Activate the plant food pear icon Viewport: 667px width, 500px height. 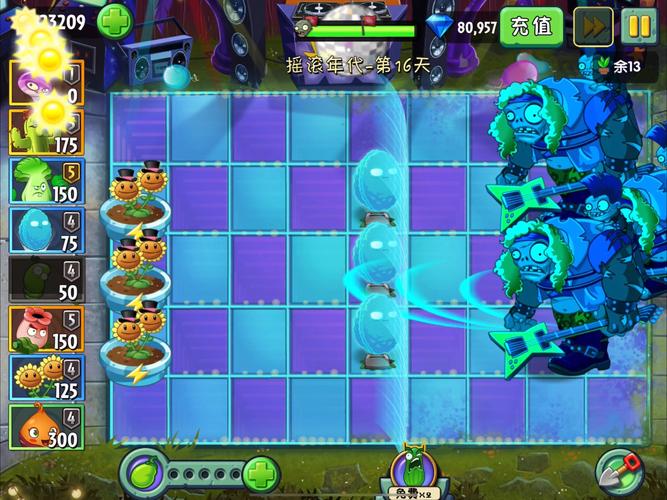pos(141,472)
